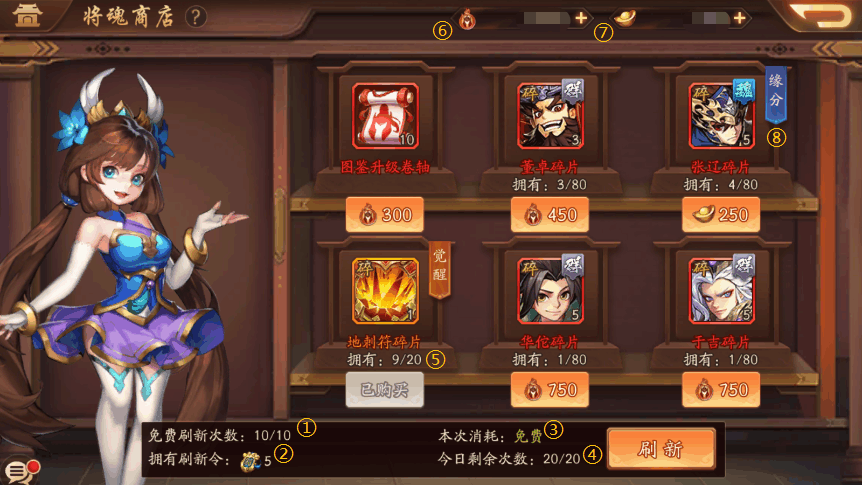Select the 董卓碎片 hero portrait
Viewport: 862px width, 485px height.
(551, 116)
